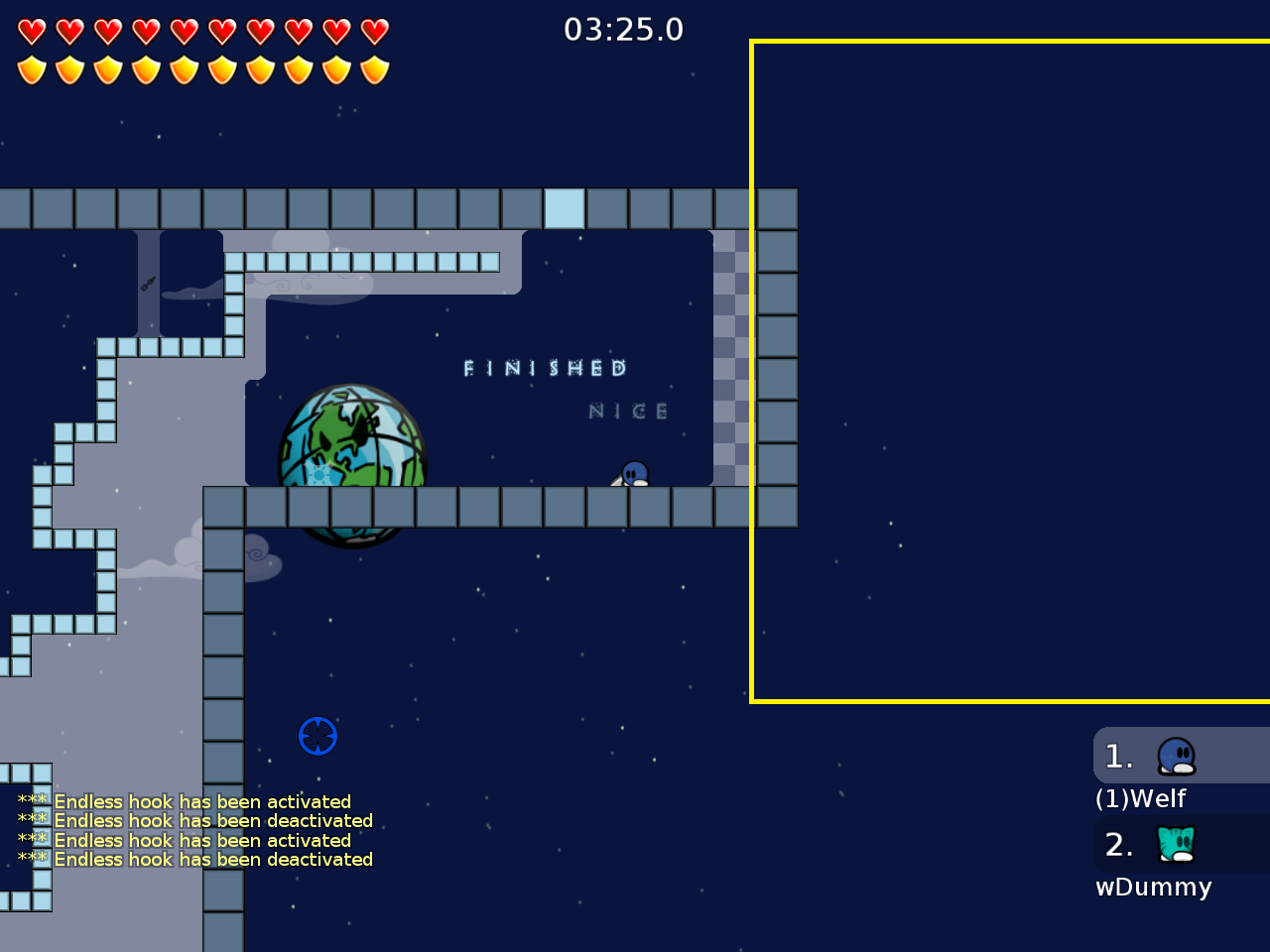
Task: Select the wDummy player name
Action: [1153, 887]
